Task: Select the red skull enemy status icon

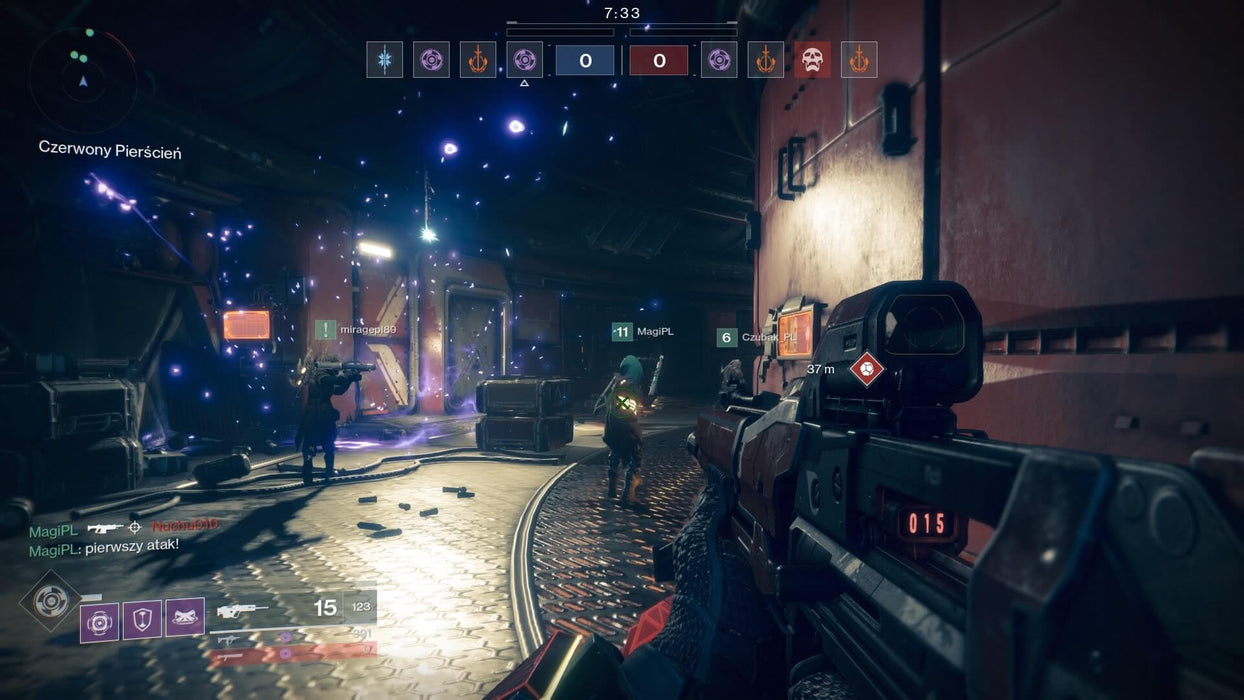Action: (812, 60)
